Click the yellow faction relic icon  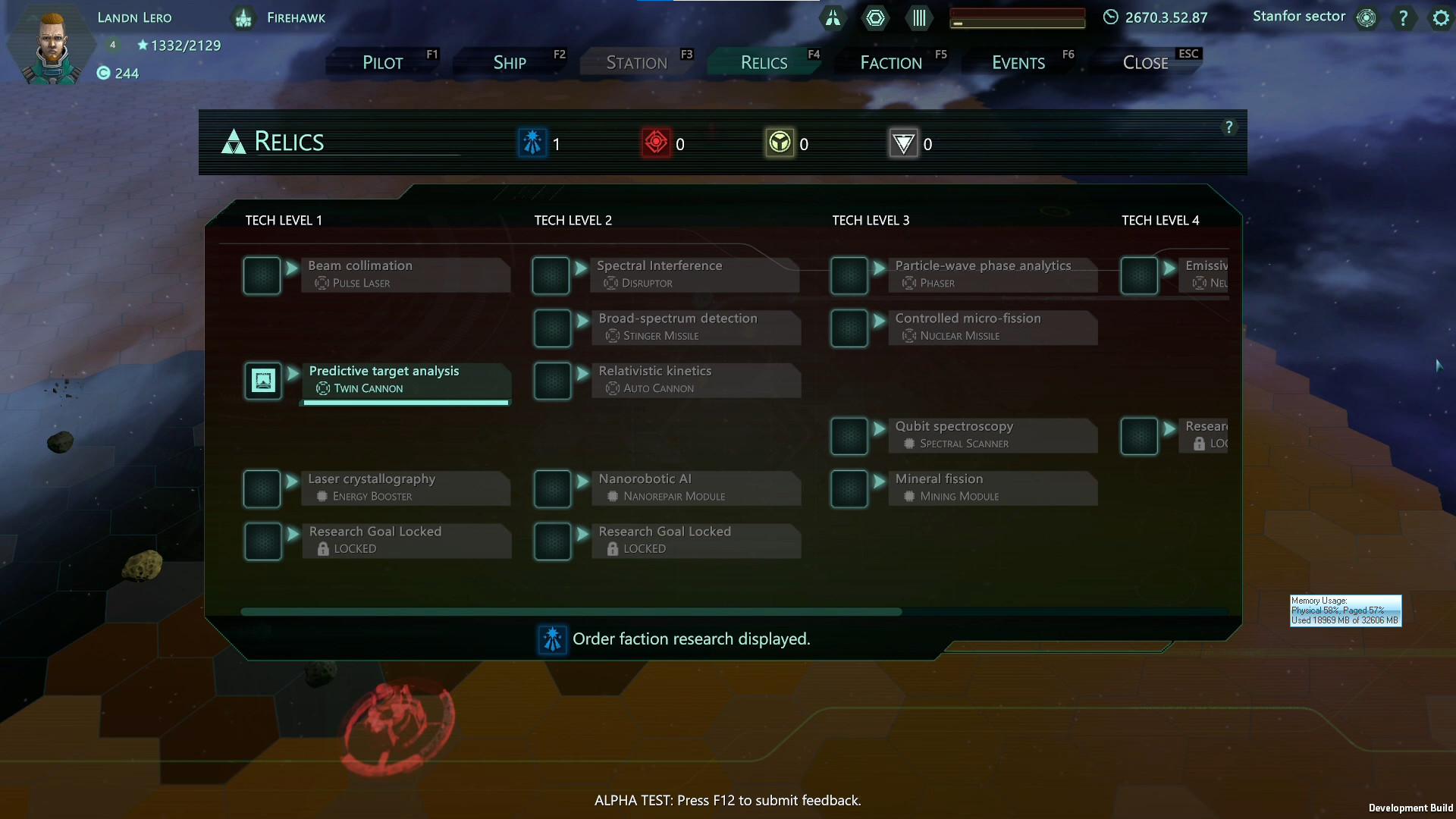(781, 143)
